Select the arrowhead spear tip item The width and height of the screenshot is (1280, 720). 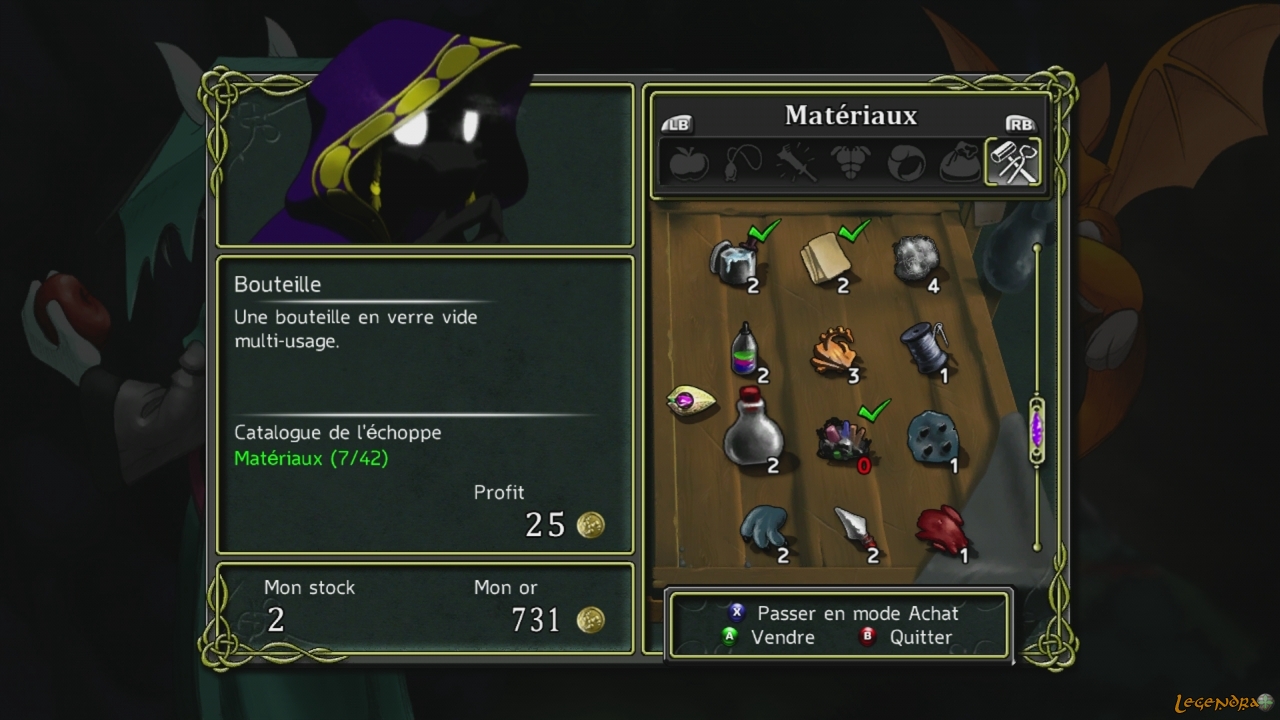click(854, 527)
